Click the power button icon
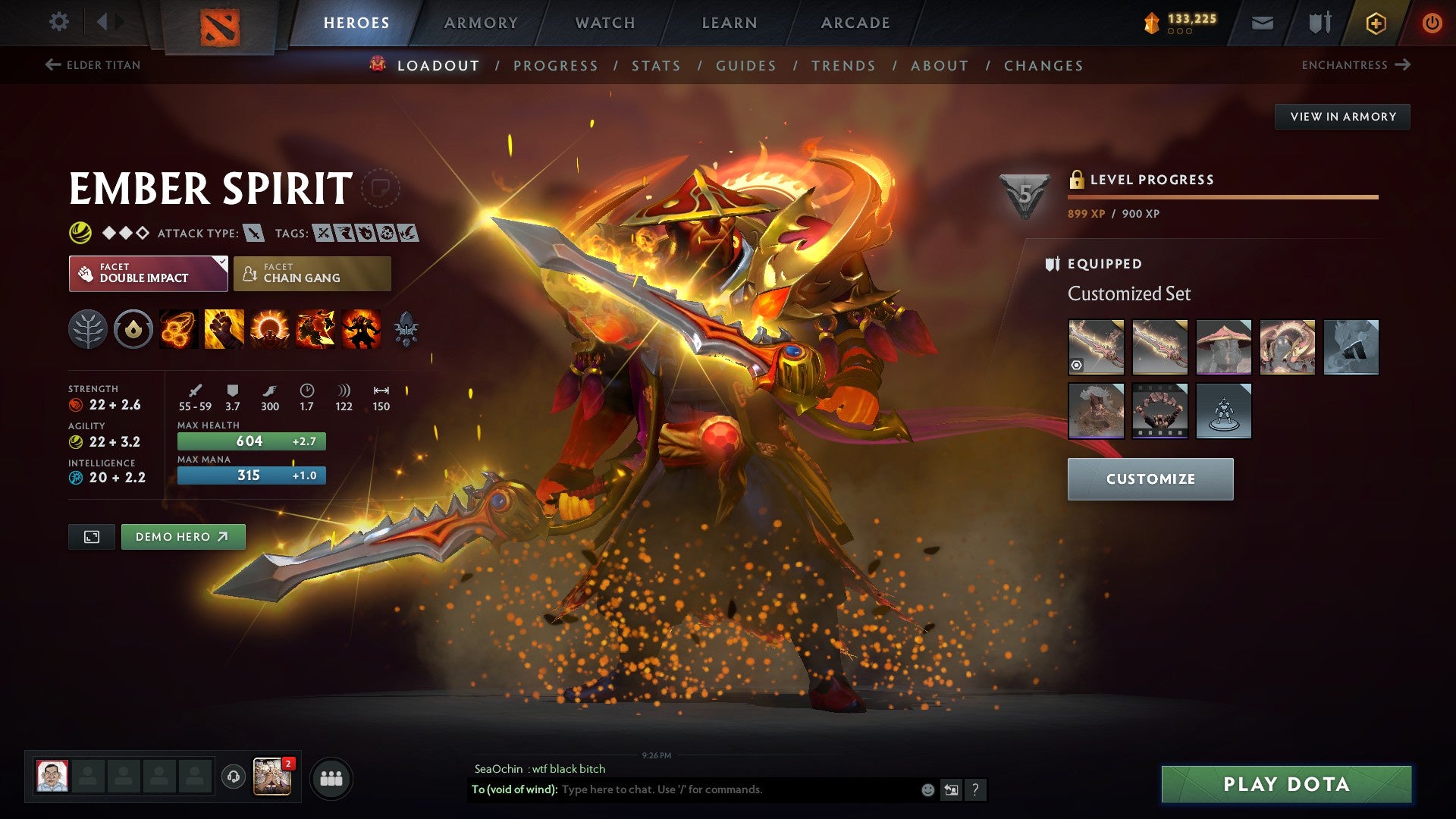1456x819 pixels. [1432, 22]
